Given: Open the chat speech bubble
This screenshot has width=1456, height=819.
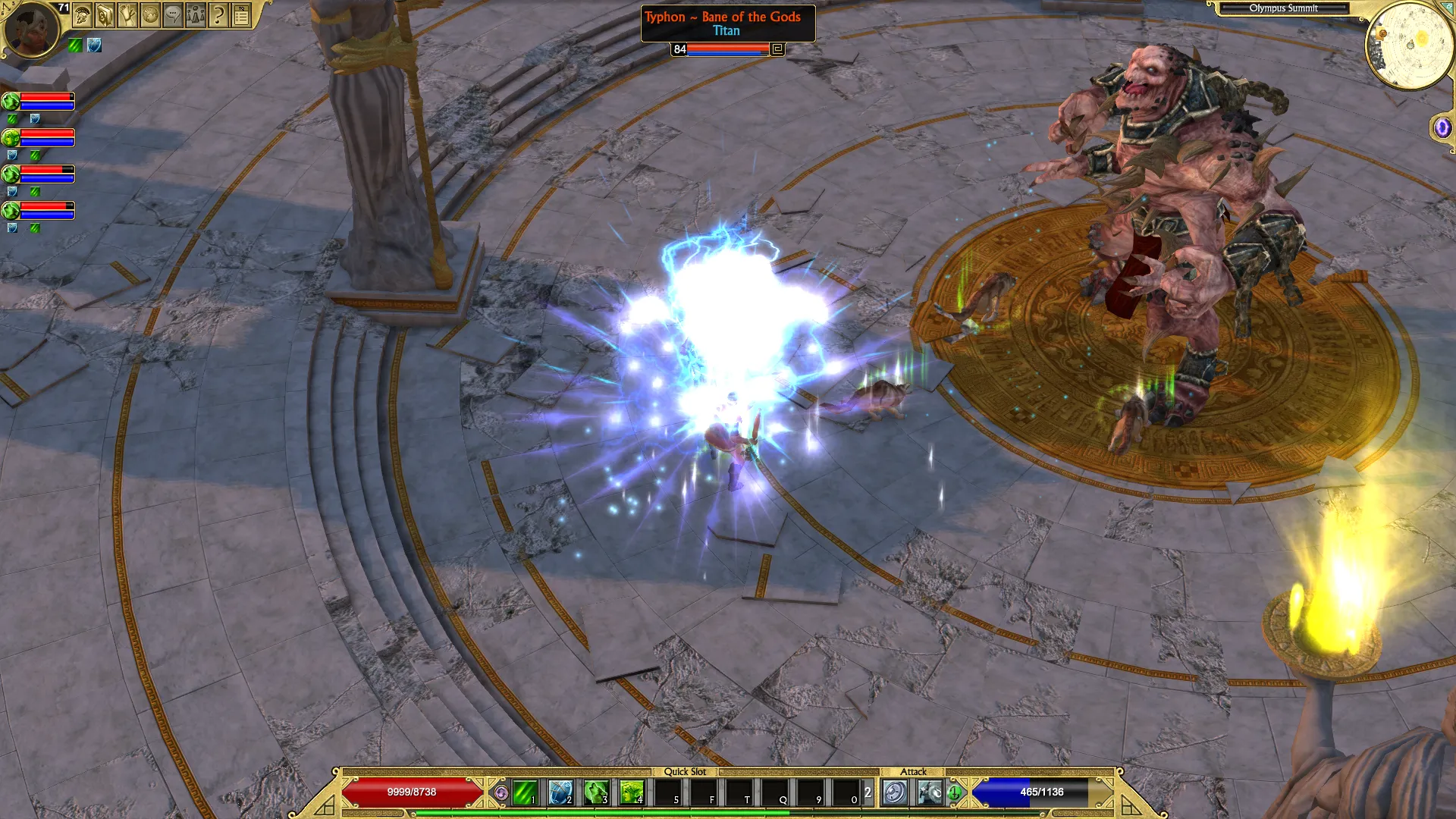Looking at the screenshot, I should 173,14.
